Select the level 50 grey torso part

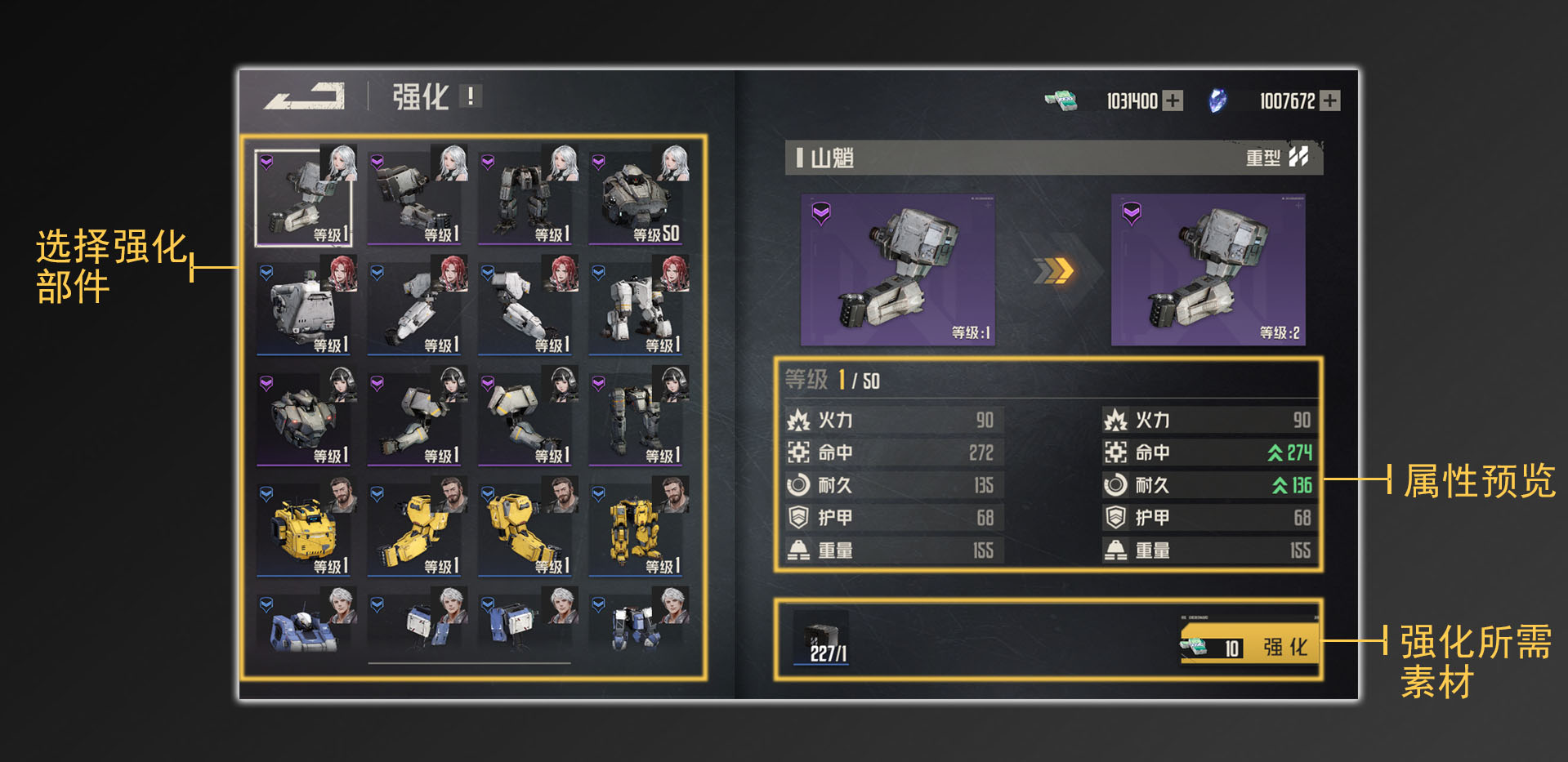coord(637,197)
